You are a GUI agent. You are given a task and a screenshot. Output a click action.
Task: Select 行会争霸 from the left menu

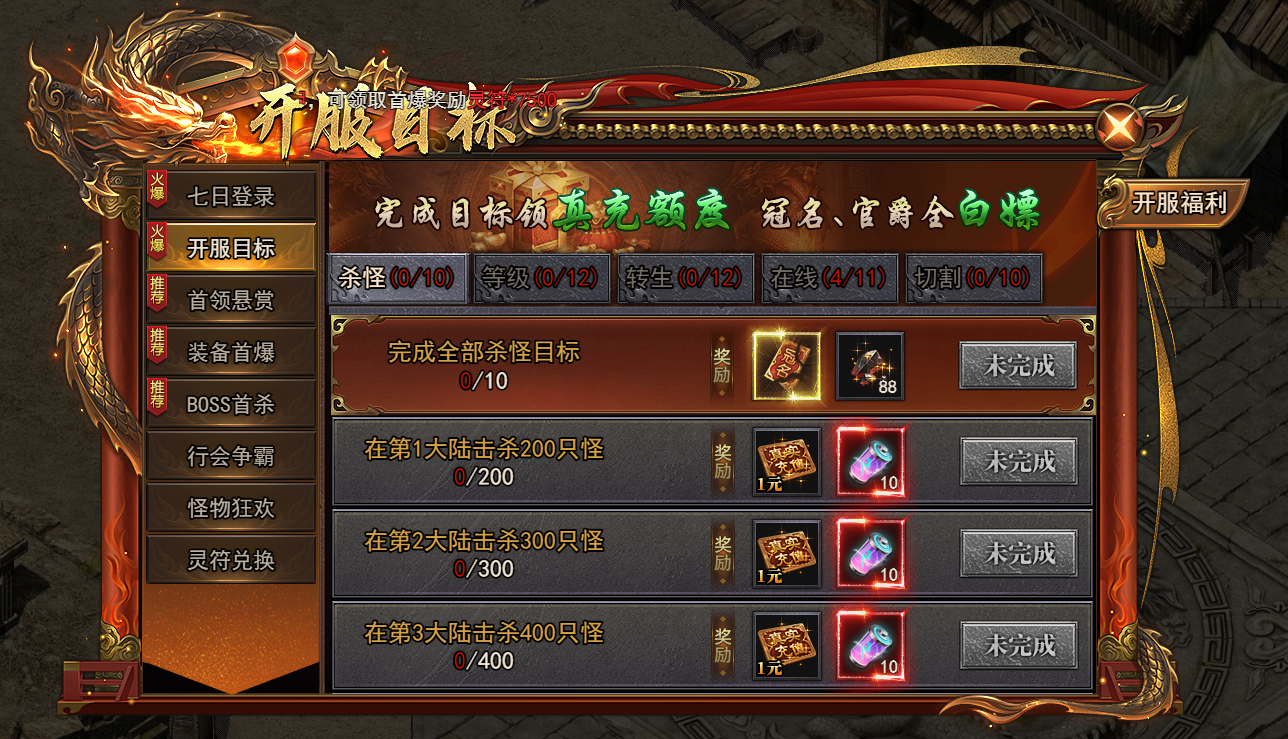click(x=231, y=456)
